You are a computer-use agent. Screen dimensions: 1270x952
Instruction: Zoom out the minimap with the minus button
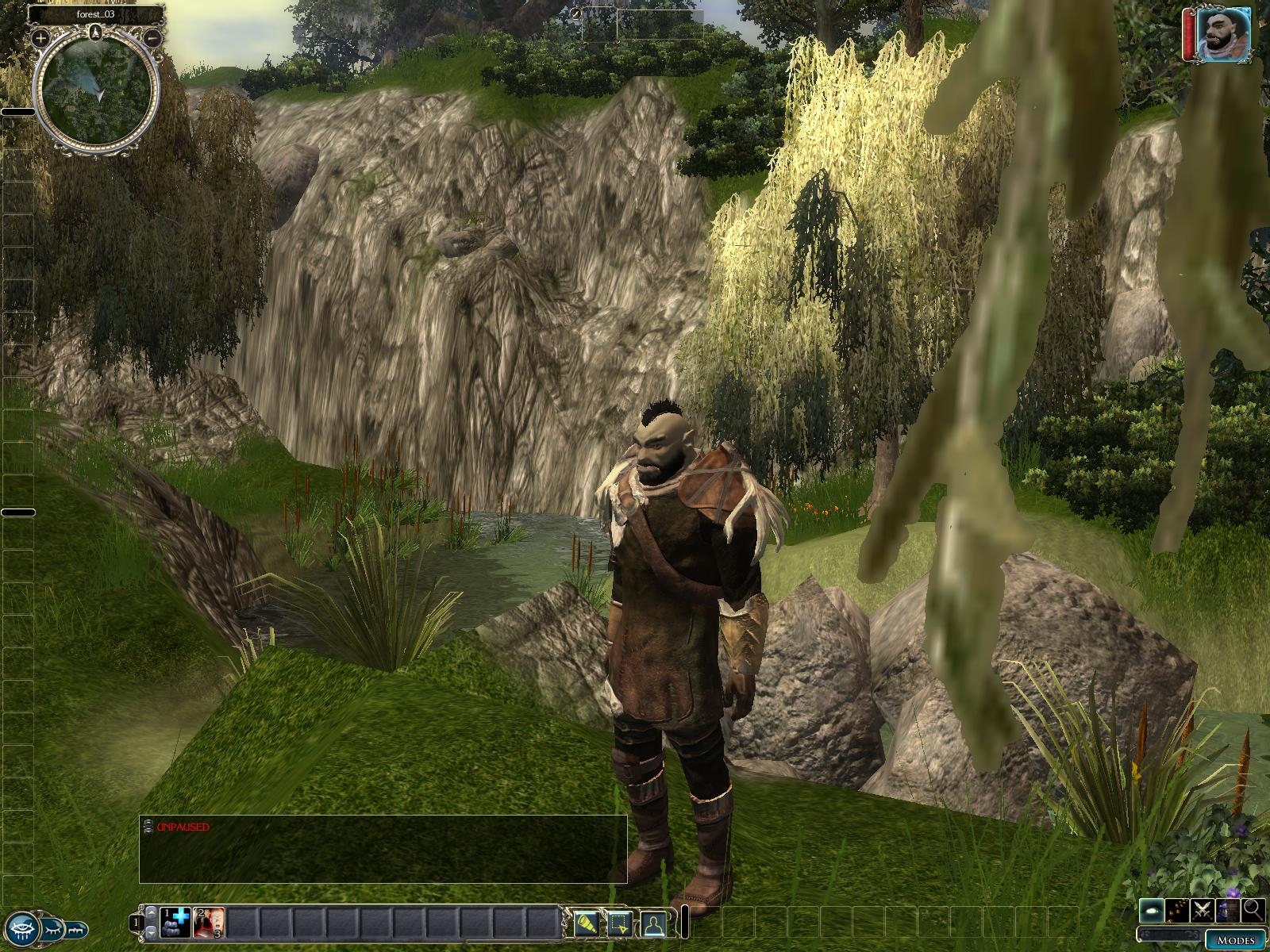click(x=154, y=37)
